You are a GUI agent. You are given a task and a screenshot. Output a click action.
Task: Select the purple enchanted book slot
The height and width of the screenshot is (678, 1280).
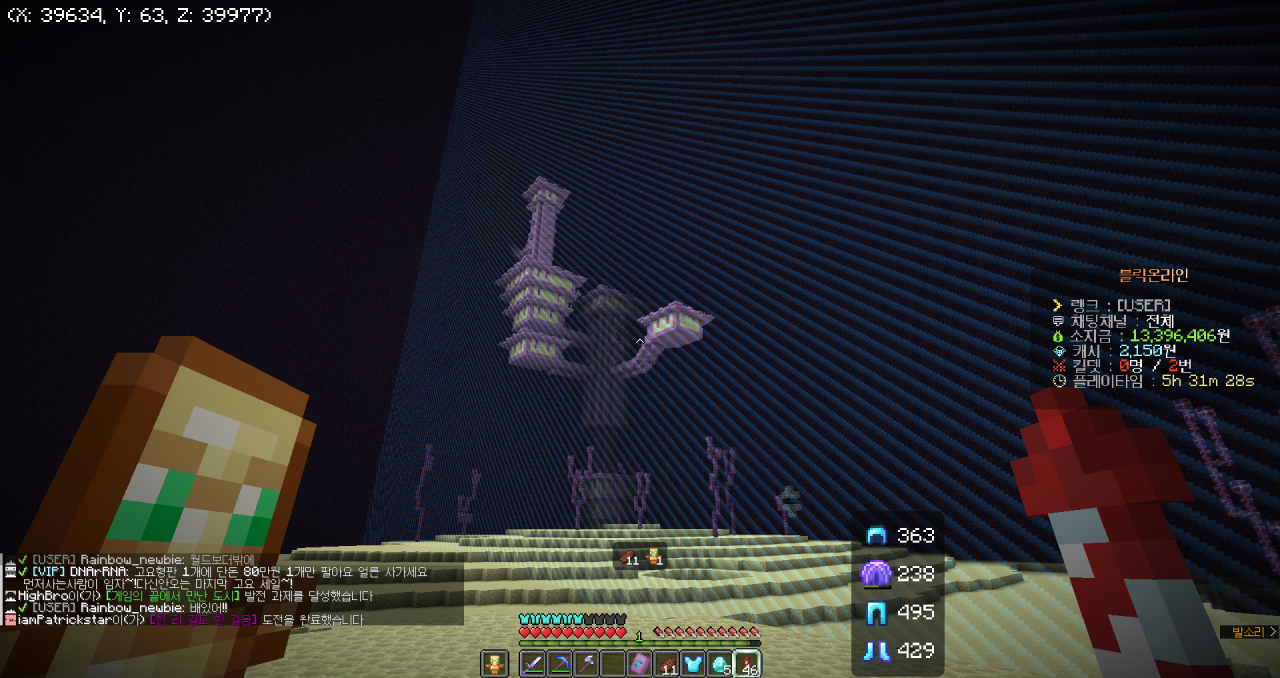click(640, 664)
